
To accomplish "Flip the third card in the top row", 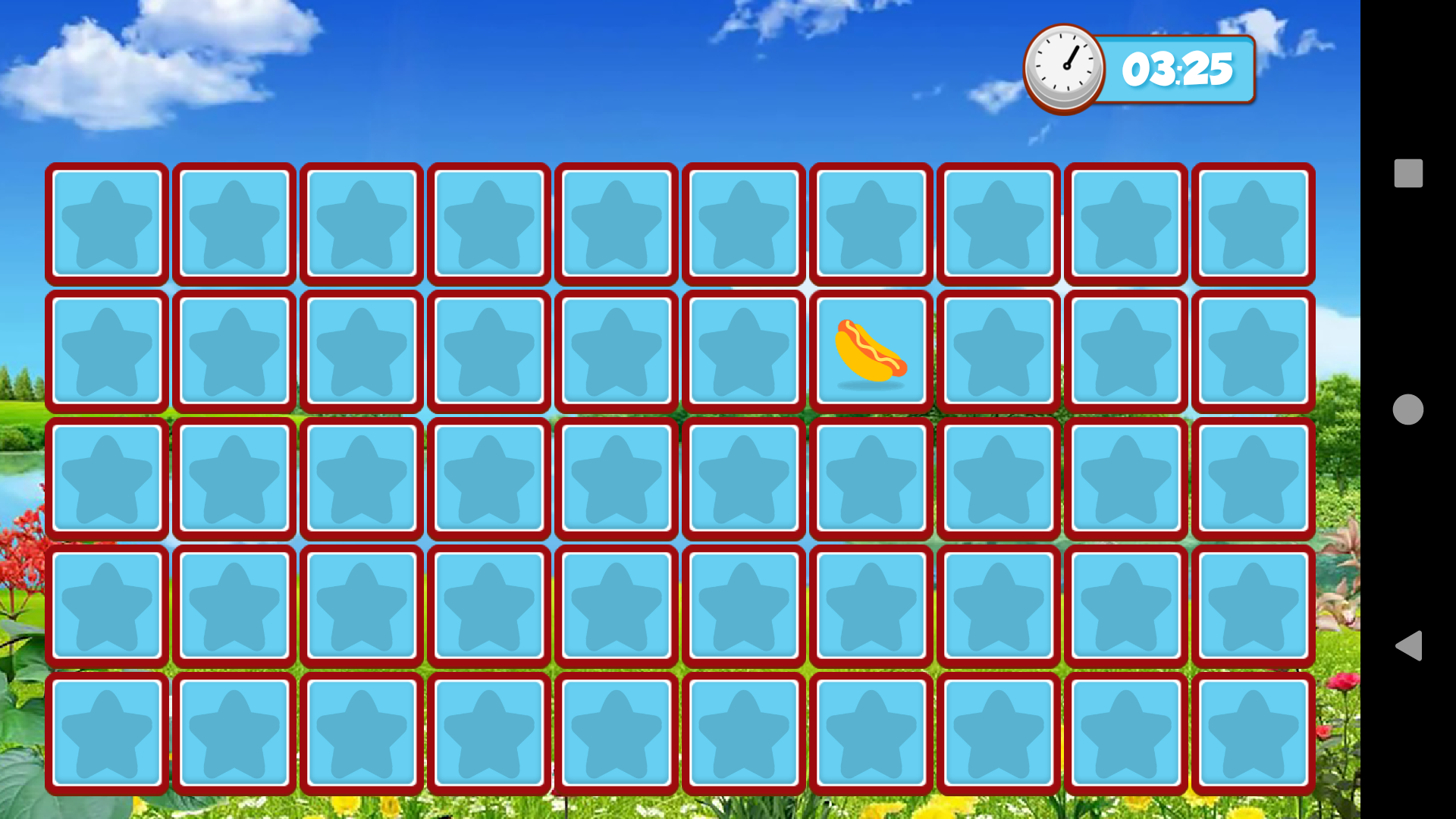I will click(x=362, y=224).
